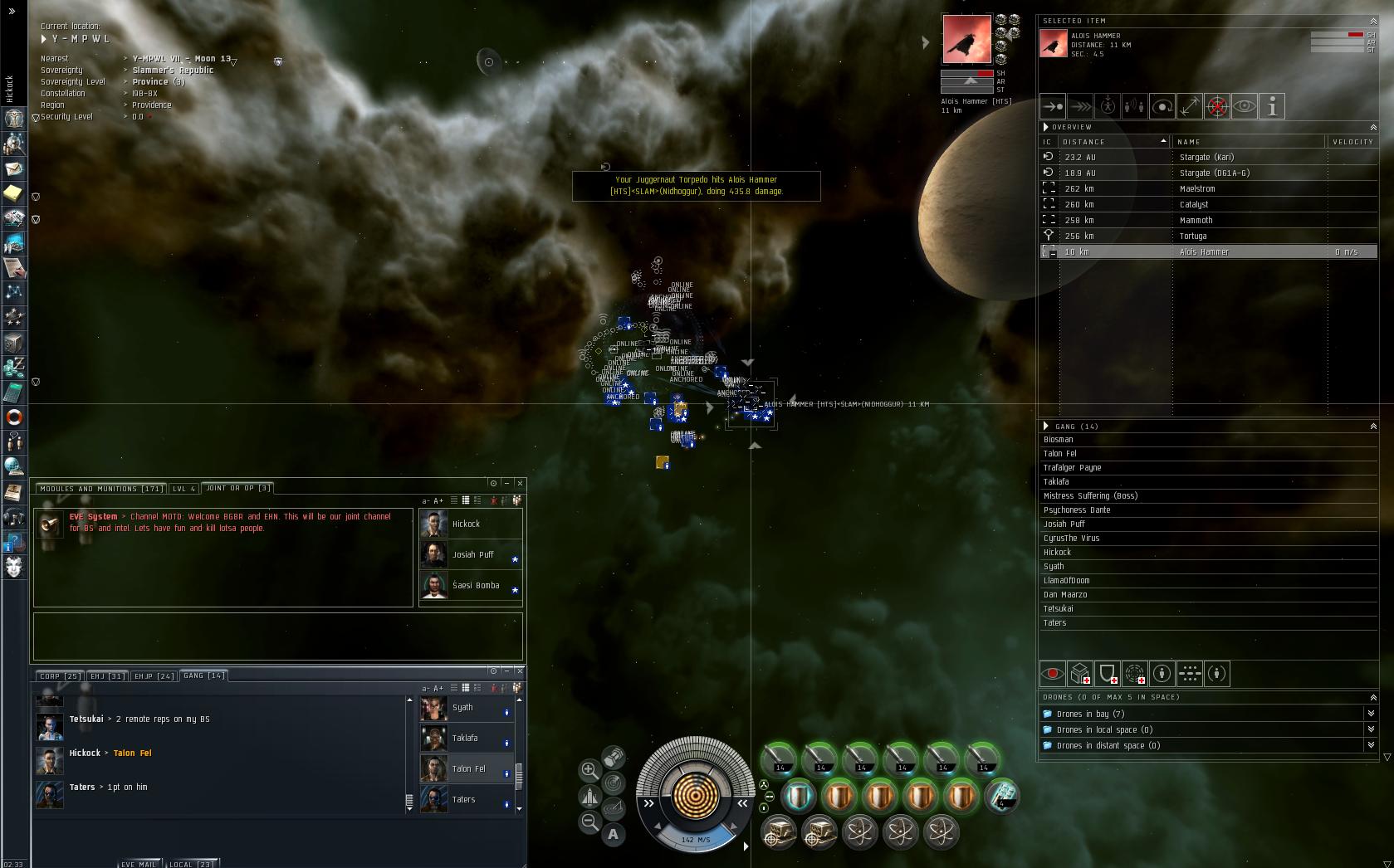Select Josiah Puff in channel member list
Image resolution: width=1394 pixels, height=868 pixels.
tap(472, 554)
